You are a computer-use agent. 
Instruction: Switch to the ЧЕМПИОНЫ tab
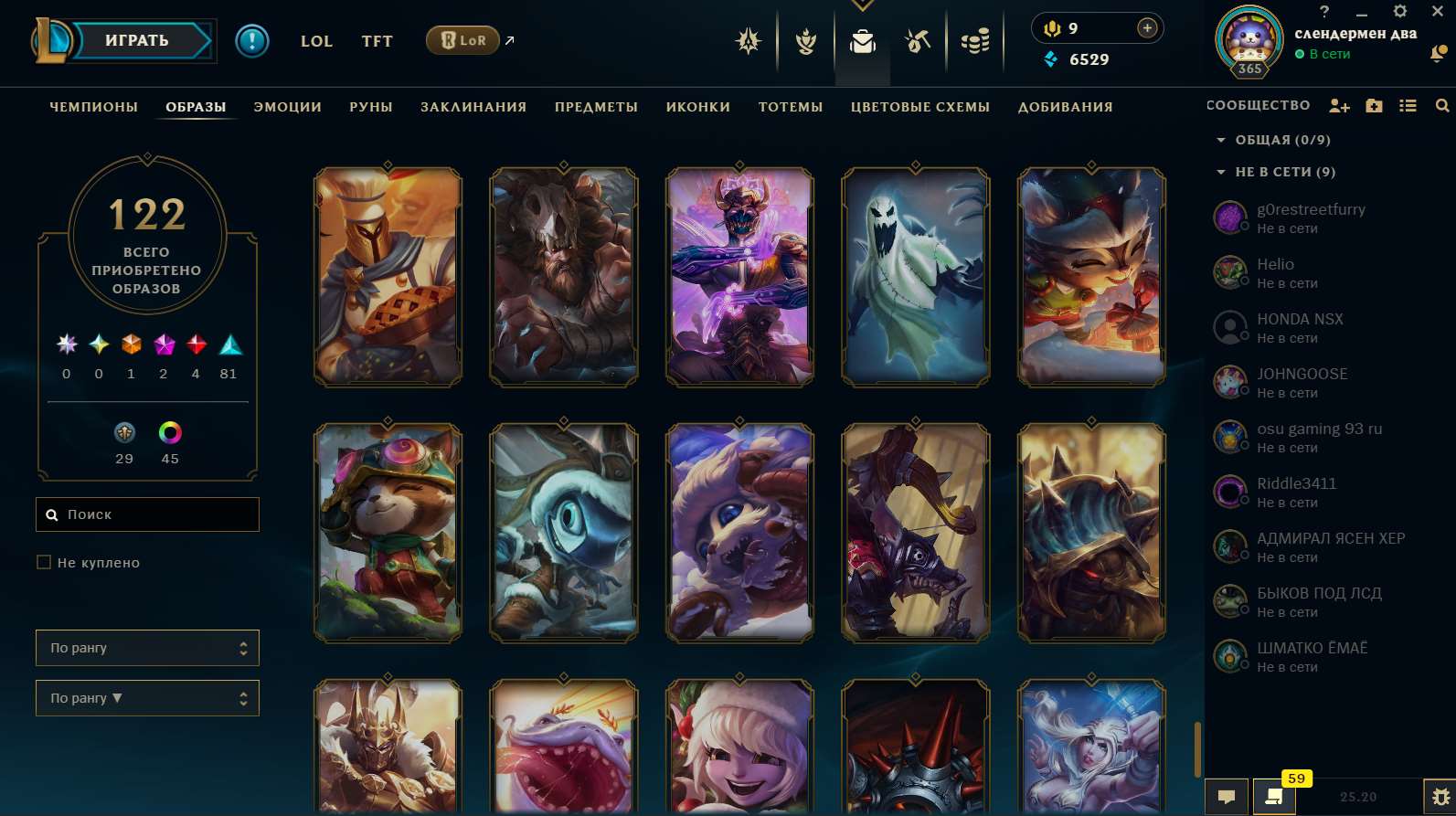[94, 106]
